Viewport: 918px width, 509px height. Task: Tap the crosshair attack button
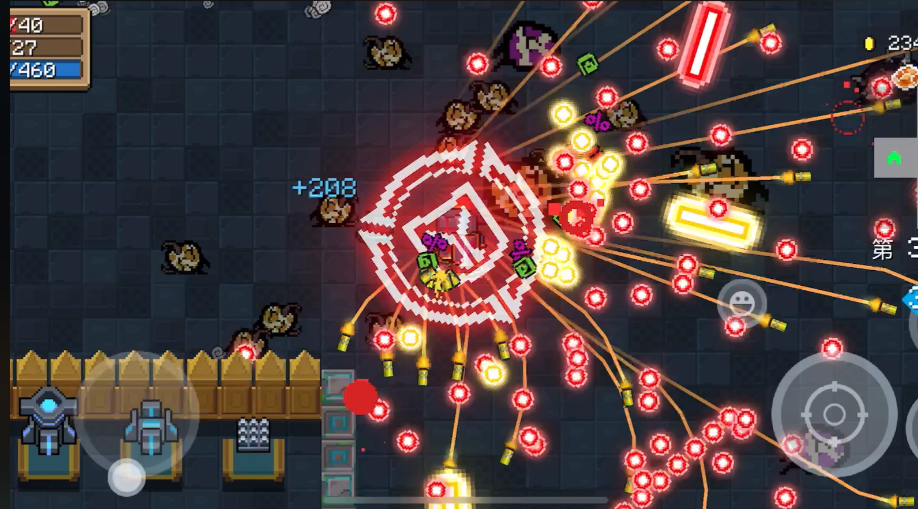click(833, 413)
